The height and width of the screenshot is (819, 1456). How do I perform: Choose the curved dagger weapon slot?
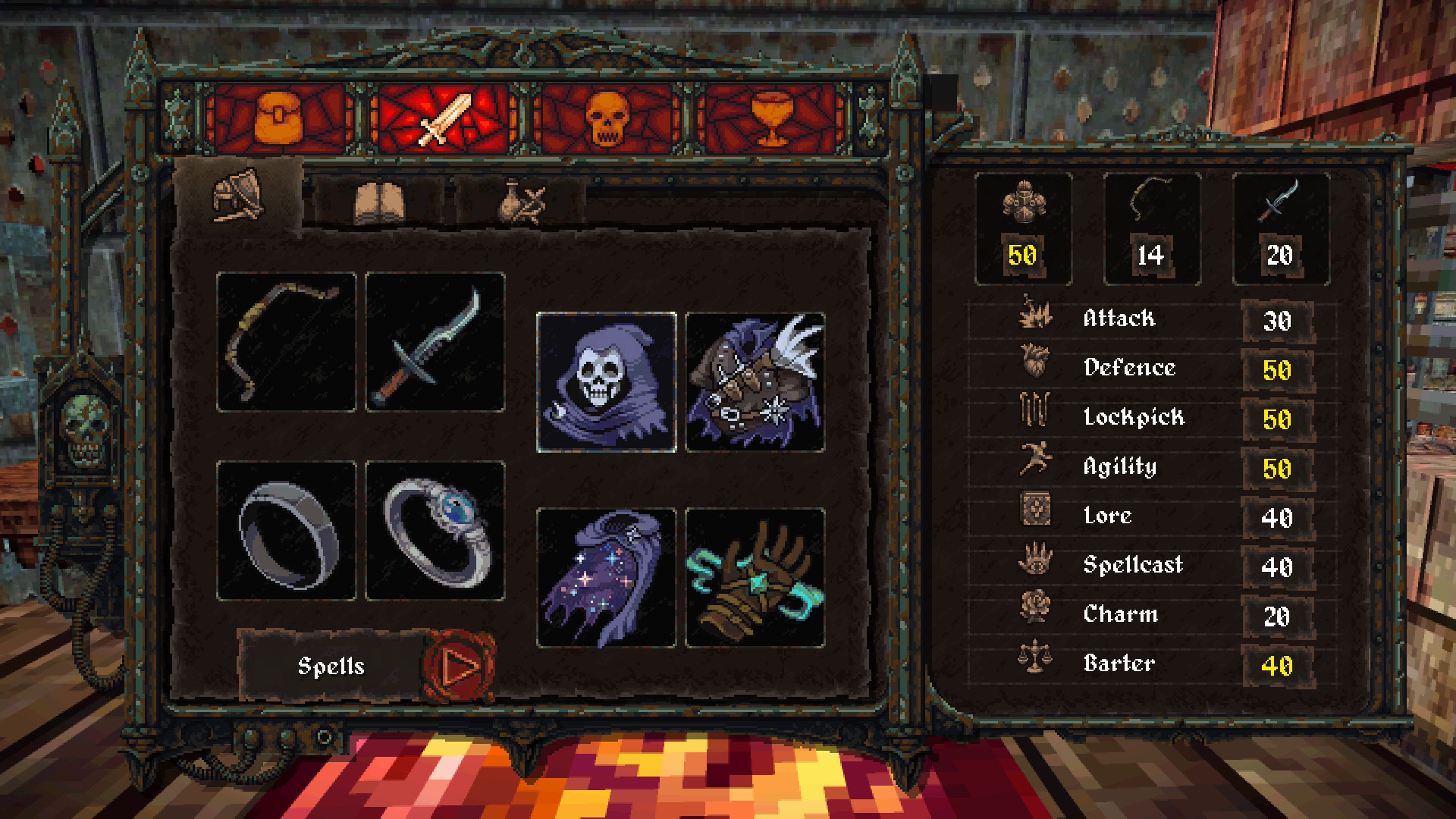click(x=435, y=342)
